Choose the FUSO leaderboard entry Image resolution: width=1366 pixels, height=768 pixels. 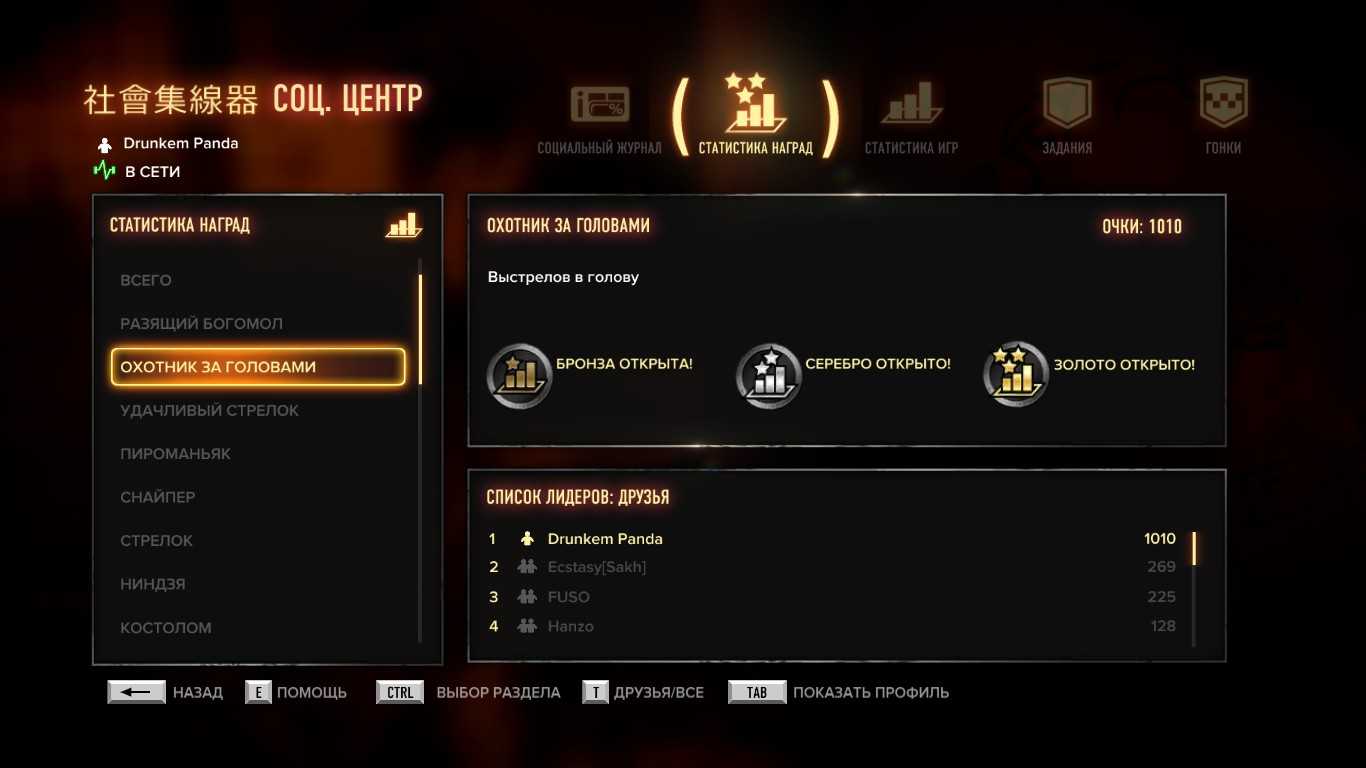569,597
